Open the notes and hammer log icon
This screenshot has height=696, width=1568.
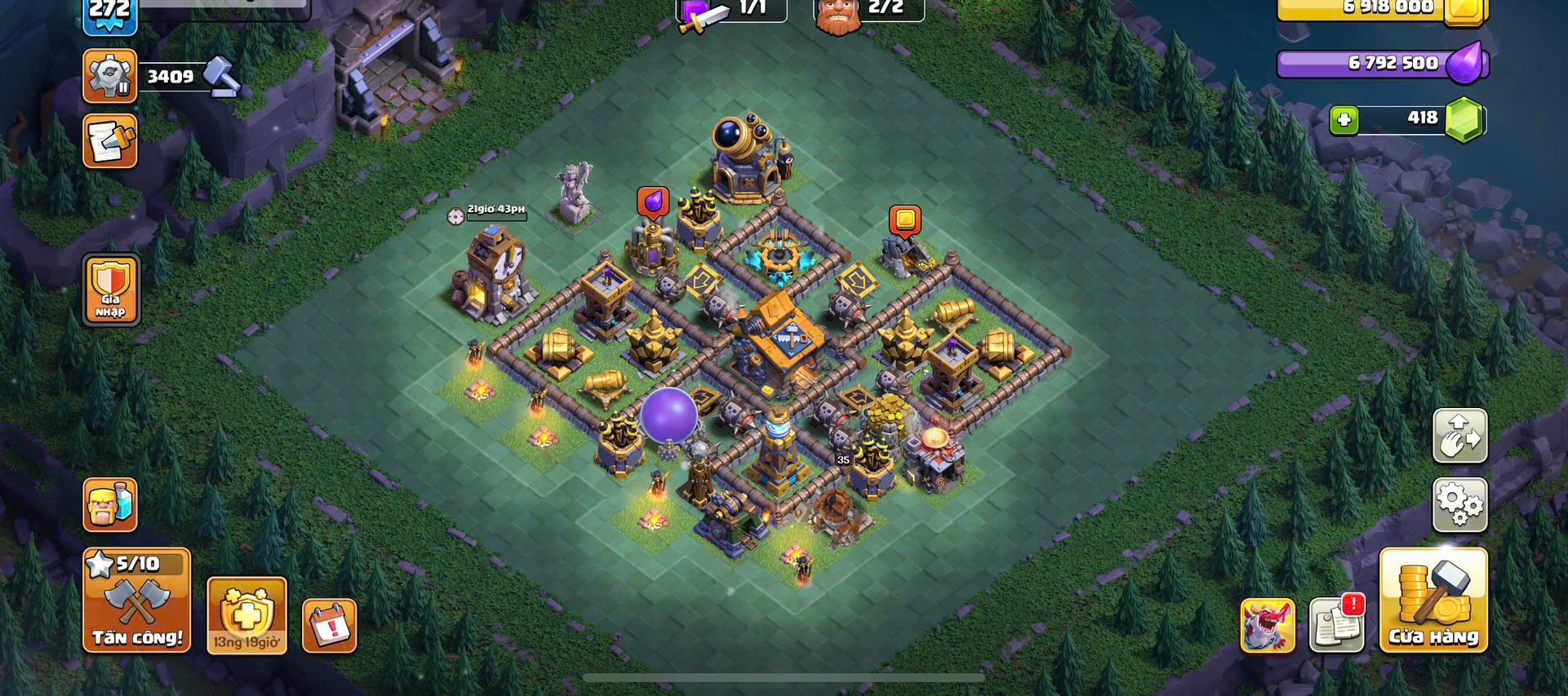click(x=110, y=142)
